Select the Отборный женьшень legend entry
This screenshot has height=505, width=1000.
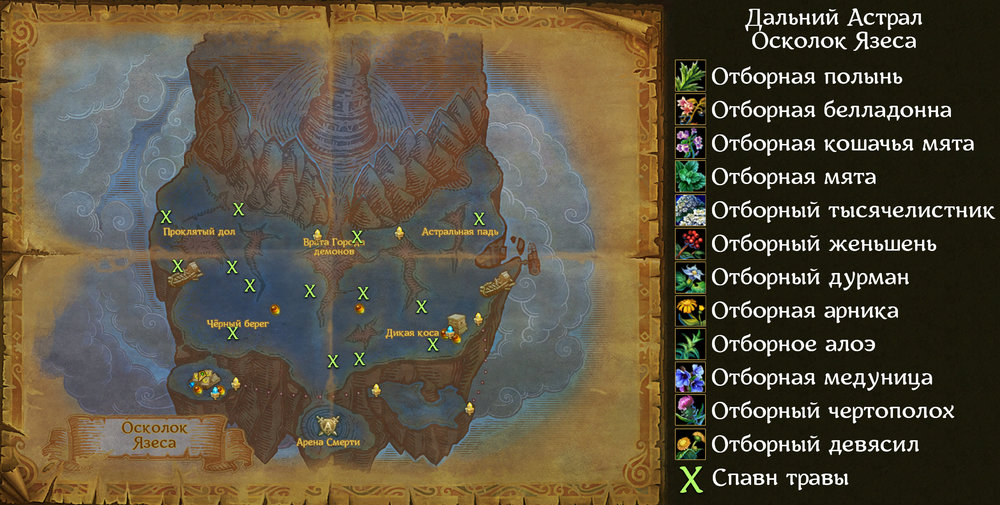tap(824, 243)
